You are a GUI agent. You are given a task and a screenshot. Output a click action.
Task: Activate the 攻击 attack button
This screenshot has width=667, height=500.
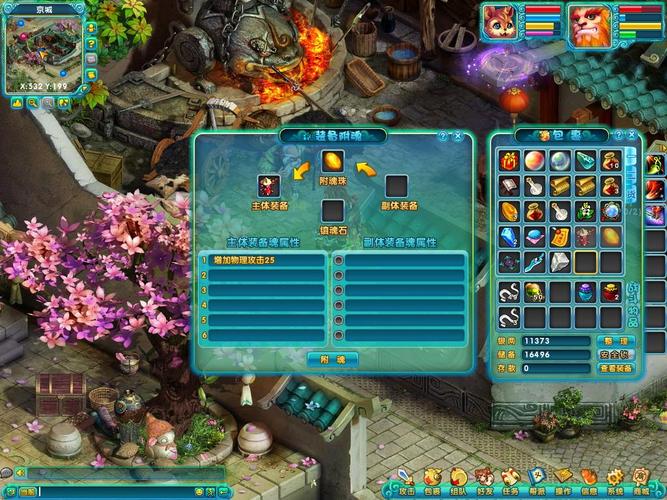coord(406,478)
